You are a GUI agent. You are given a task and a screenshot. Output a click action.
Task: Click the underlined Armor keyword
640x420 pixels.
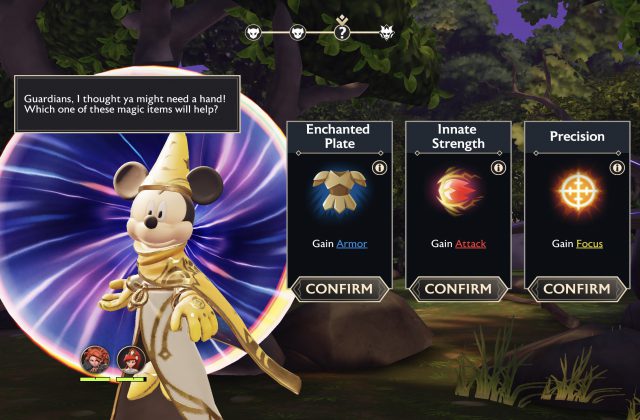pyautogui.click(x=351, y=243)
